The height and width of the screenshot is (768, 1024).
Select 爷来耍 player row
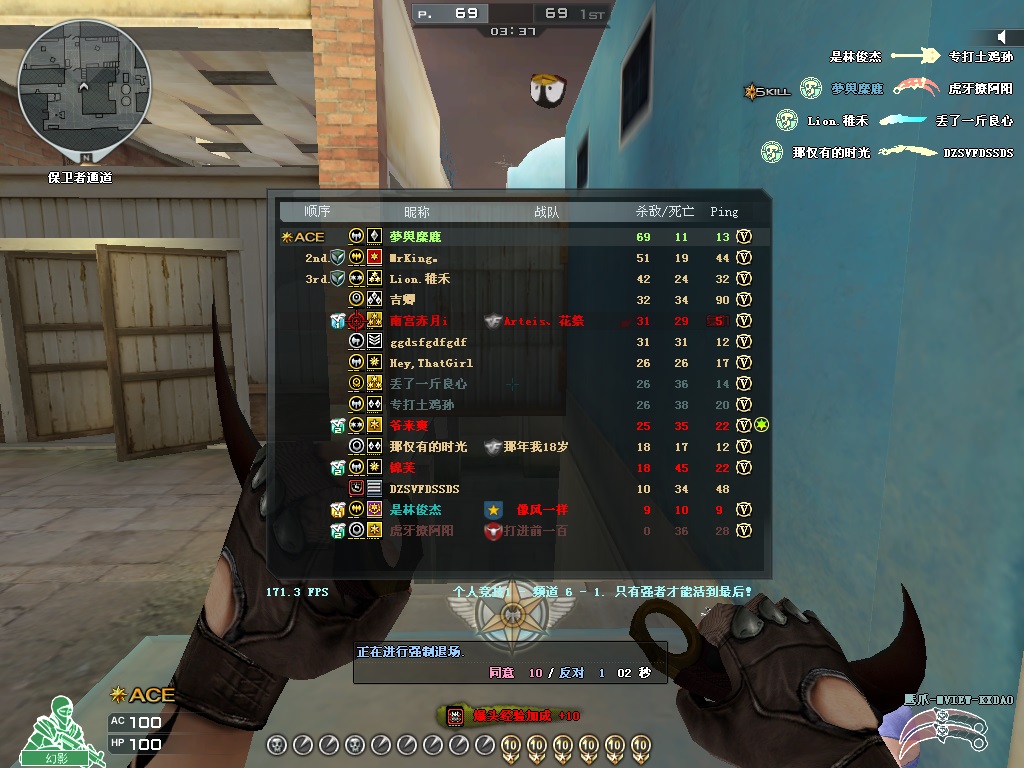[x=408, y=426]
